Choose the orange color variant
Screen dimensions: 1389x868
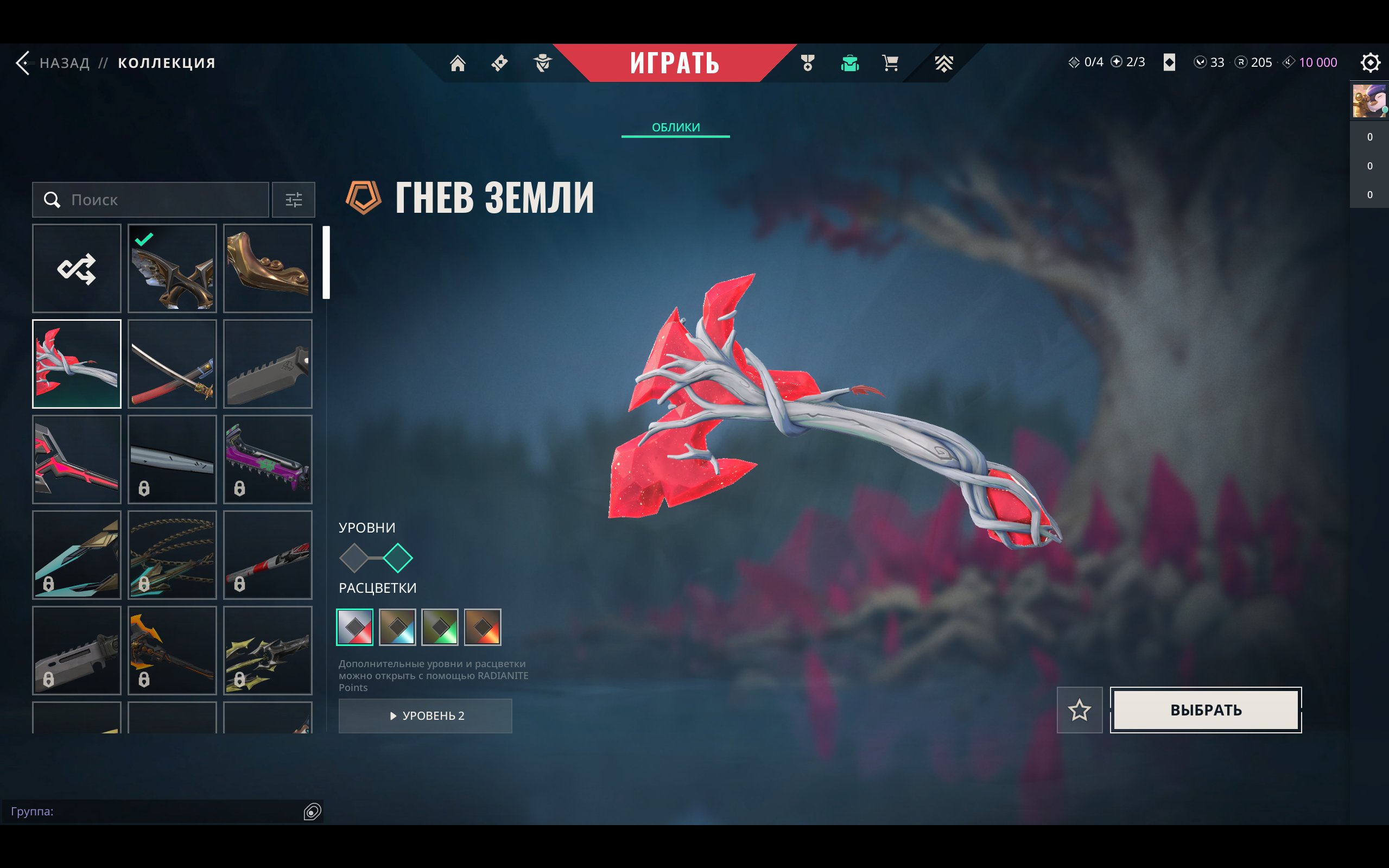click(482, 627)
